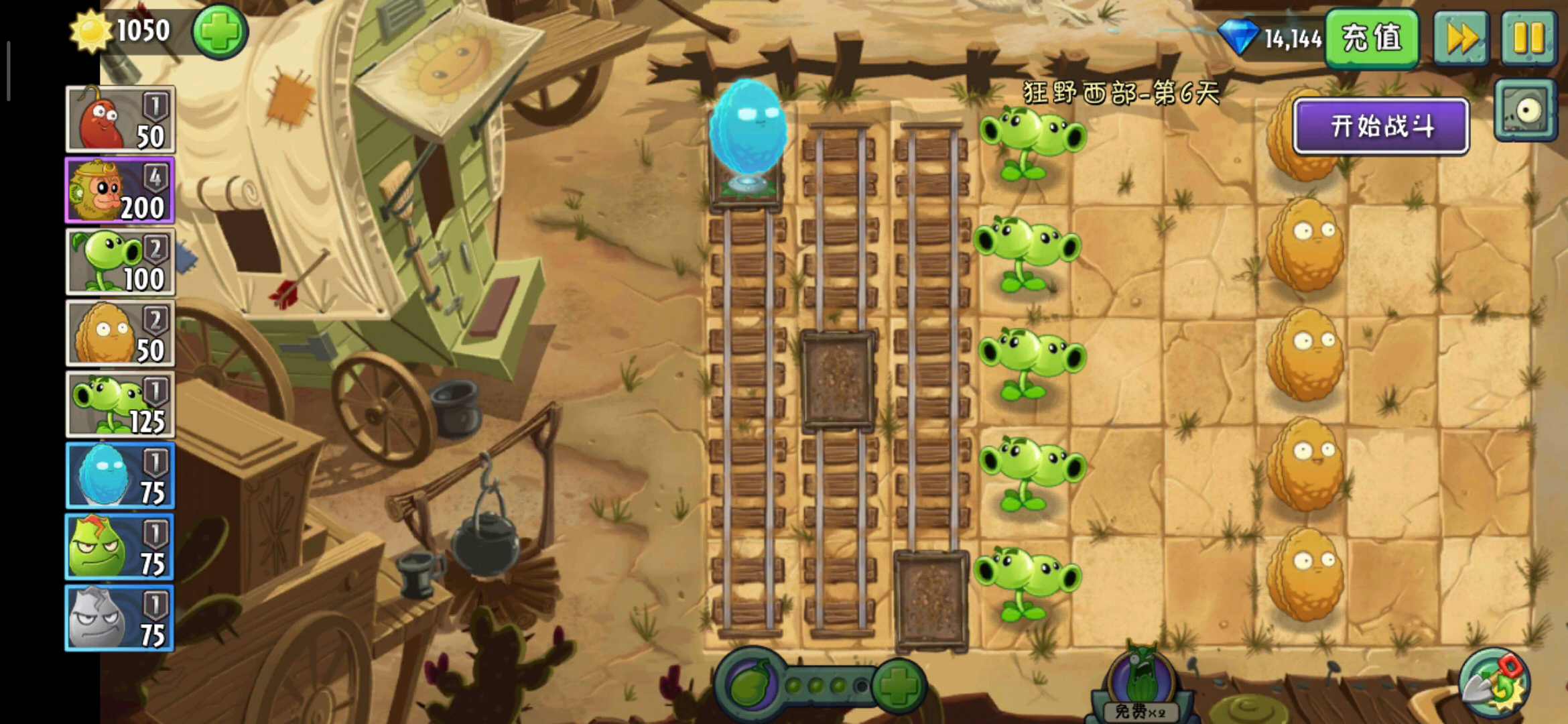
Task: Select the Wall-nut seed packet
Action: 120,333
